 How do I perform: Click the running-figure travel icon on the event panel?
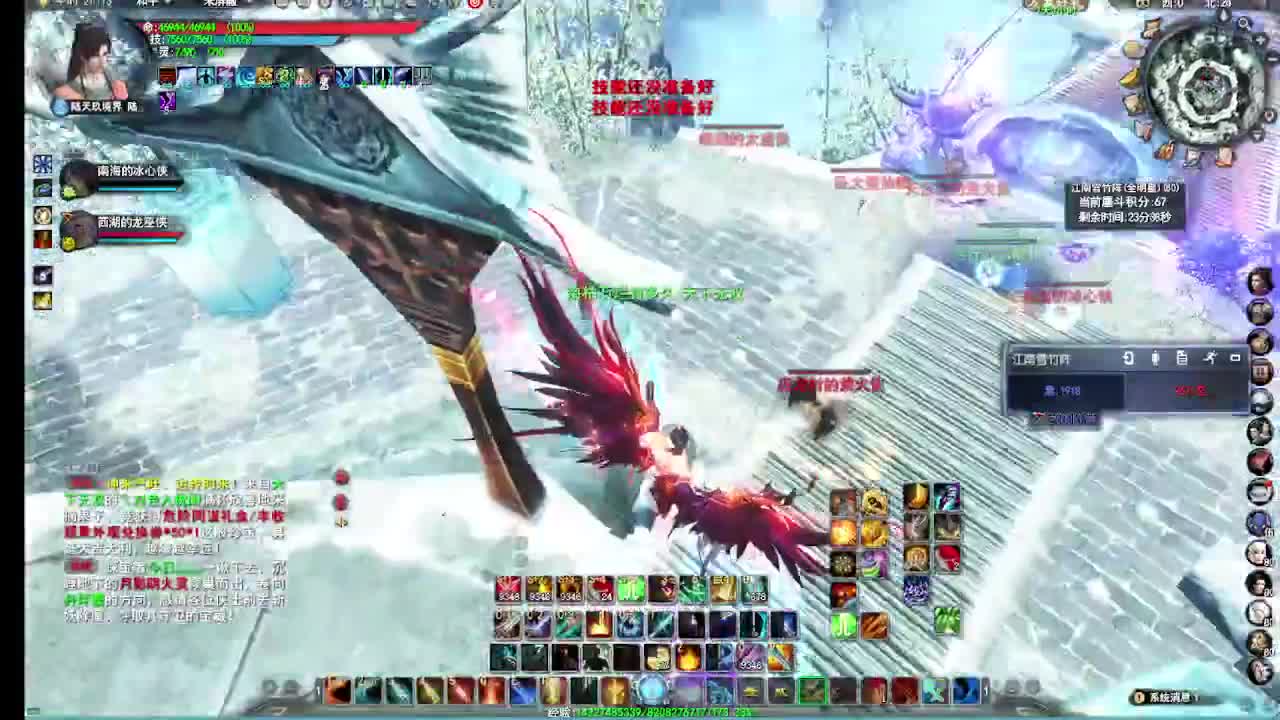(1210, 358)
